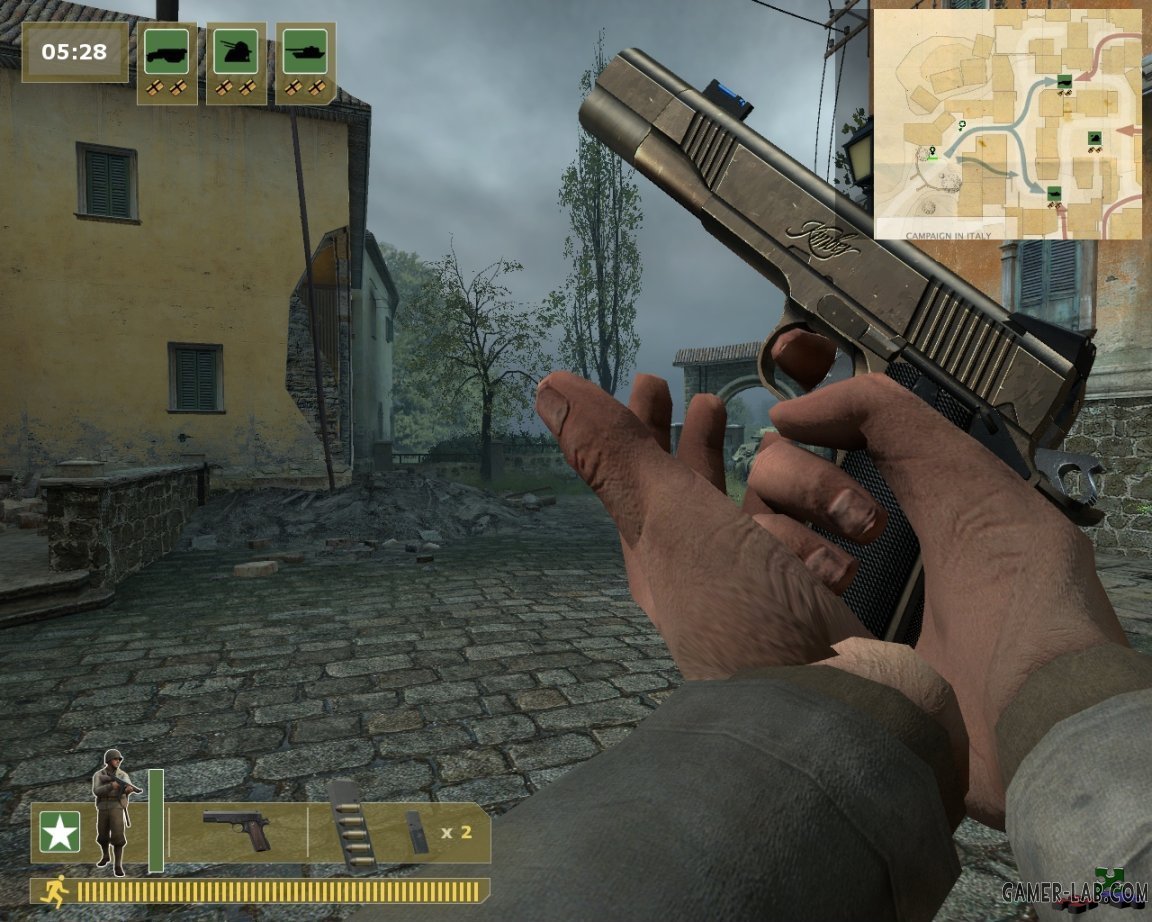
Task: Select the anti-aircraft gun marker on the minimap
Action: click(1095, 139)
